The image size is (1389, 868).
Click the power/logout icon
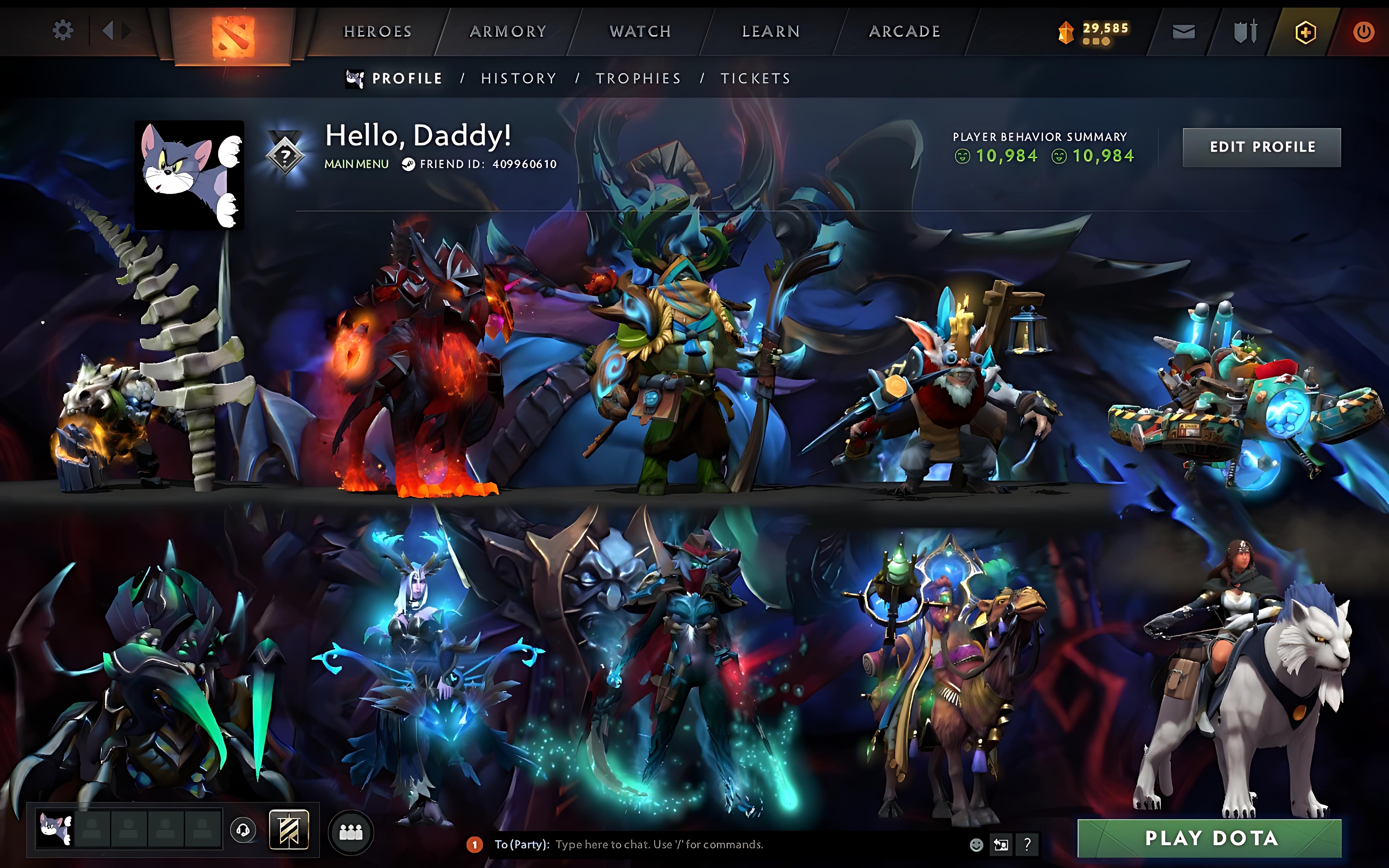pos(1364,31)
